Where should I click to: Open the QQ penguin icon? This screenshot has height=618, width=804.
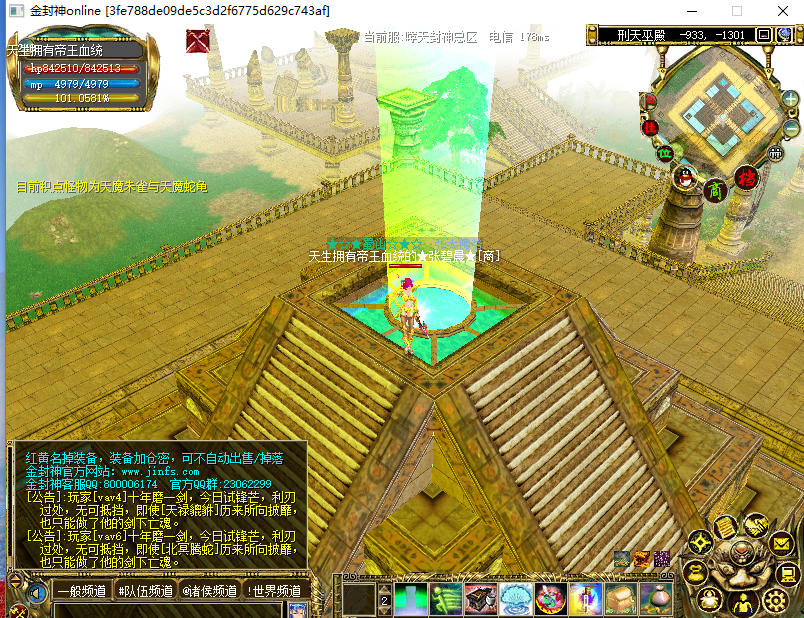point(686,178)
